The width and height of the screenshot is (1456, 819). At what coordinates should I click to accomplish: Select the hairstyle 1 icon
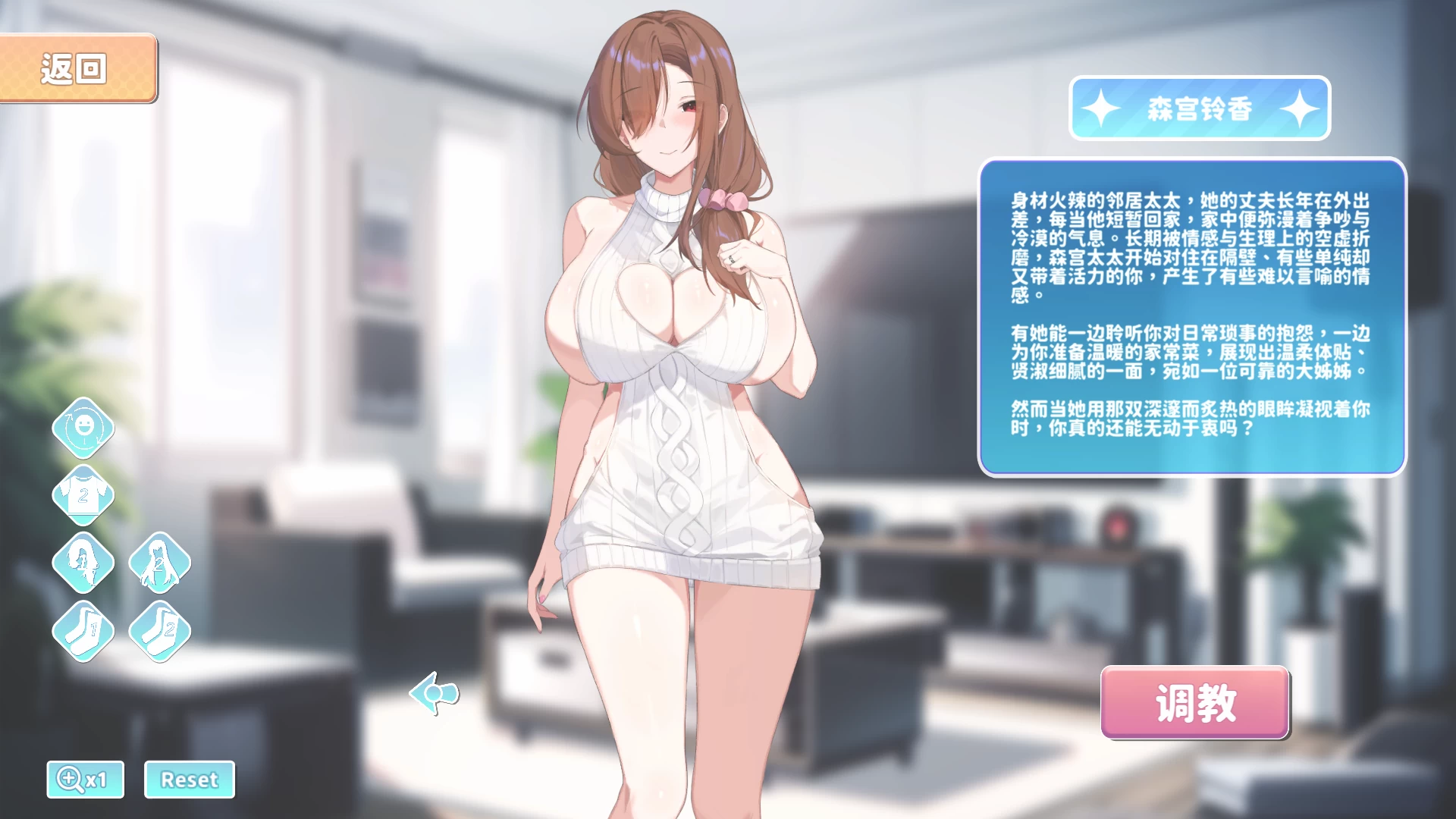coord(84,562)
